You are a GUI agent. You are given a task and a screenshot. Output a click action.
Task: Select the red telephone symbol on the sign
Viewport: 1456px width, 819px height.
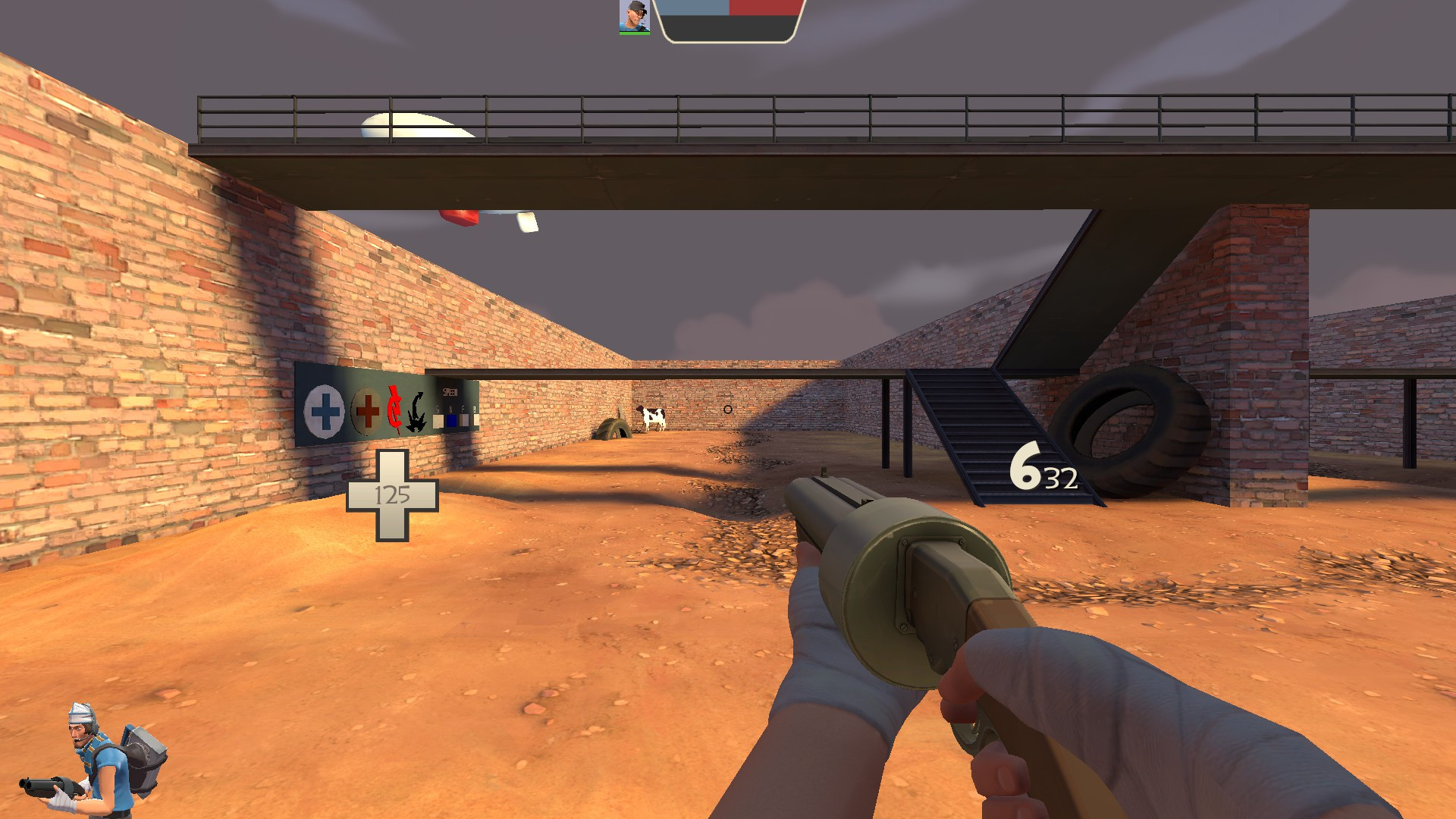[x=395, y=408]
